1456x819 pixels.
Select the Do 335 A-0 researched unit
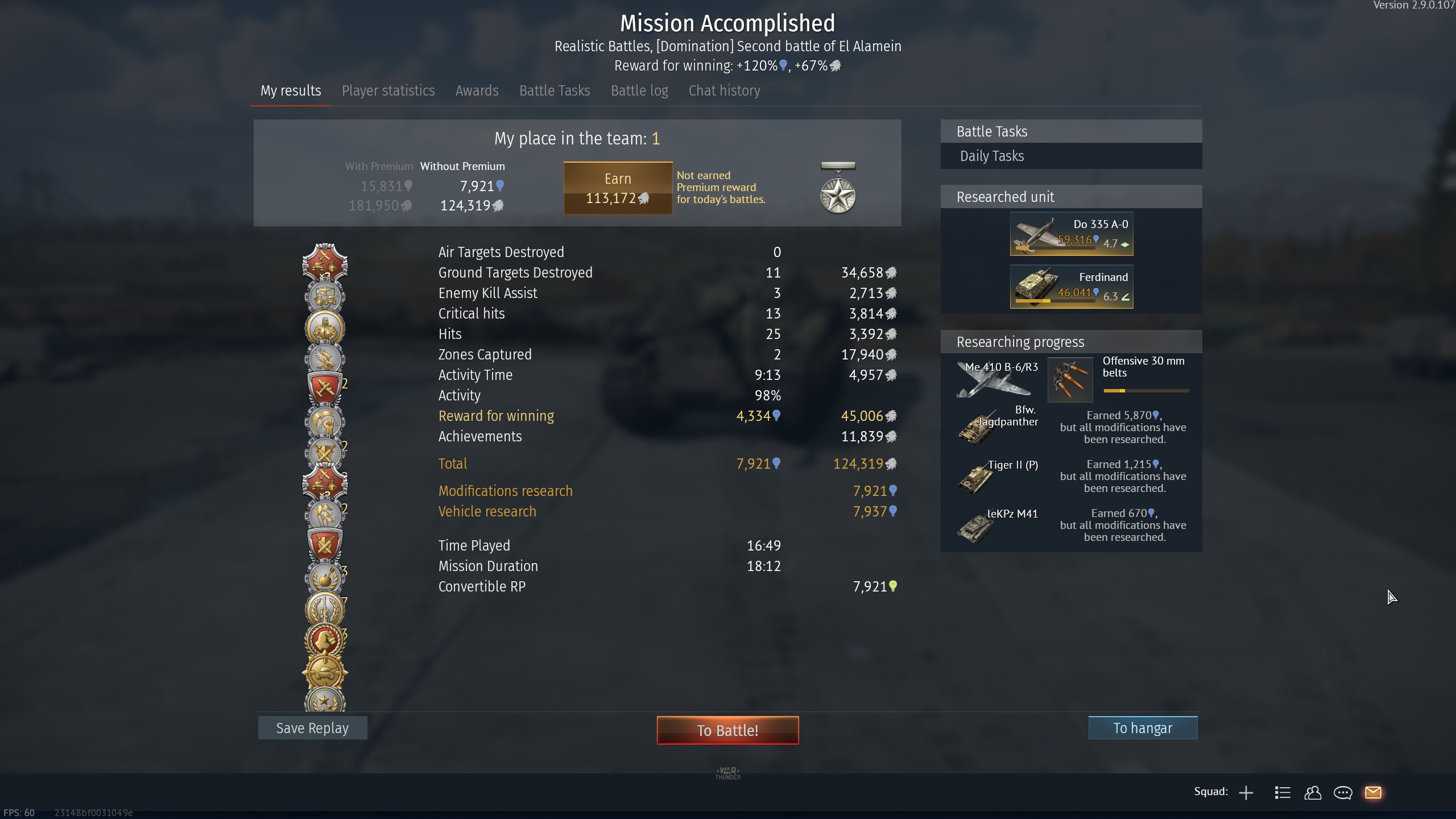tap(1072, 234)
